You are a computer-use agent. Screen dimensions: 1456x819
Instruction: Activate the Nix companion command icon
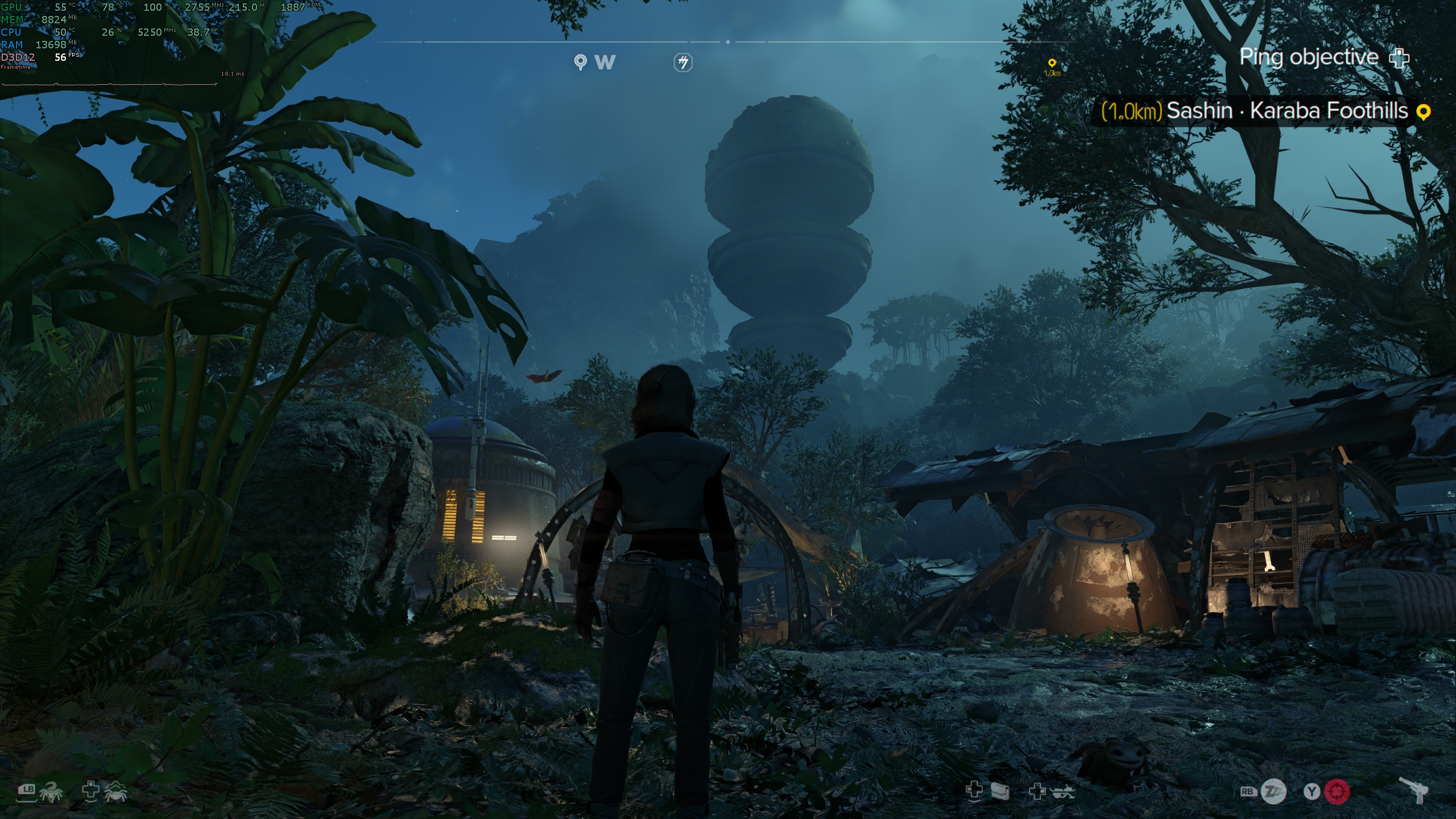coord(51,791)
